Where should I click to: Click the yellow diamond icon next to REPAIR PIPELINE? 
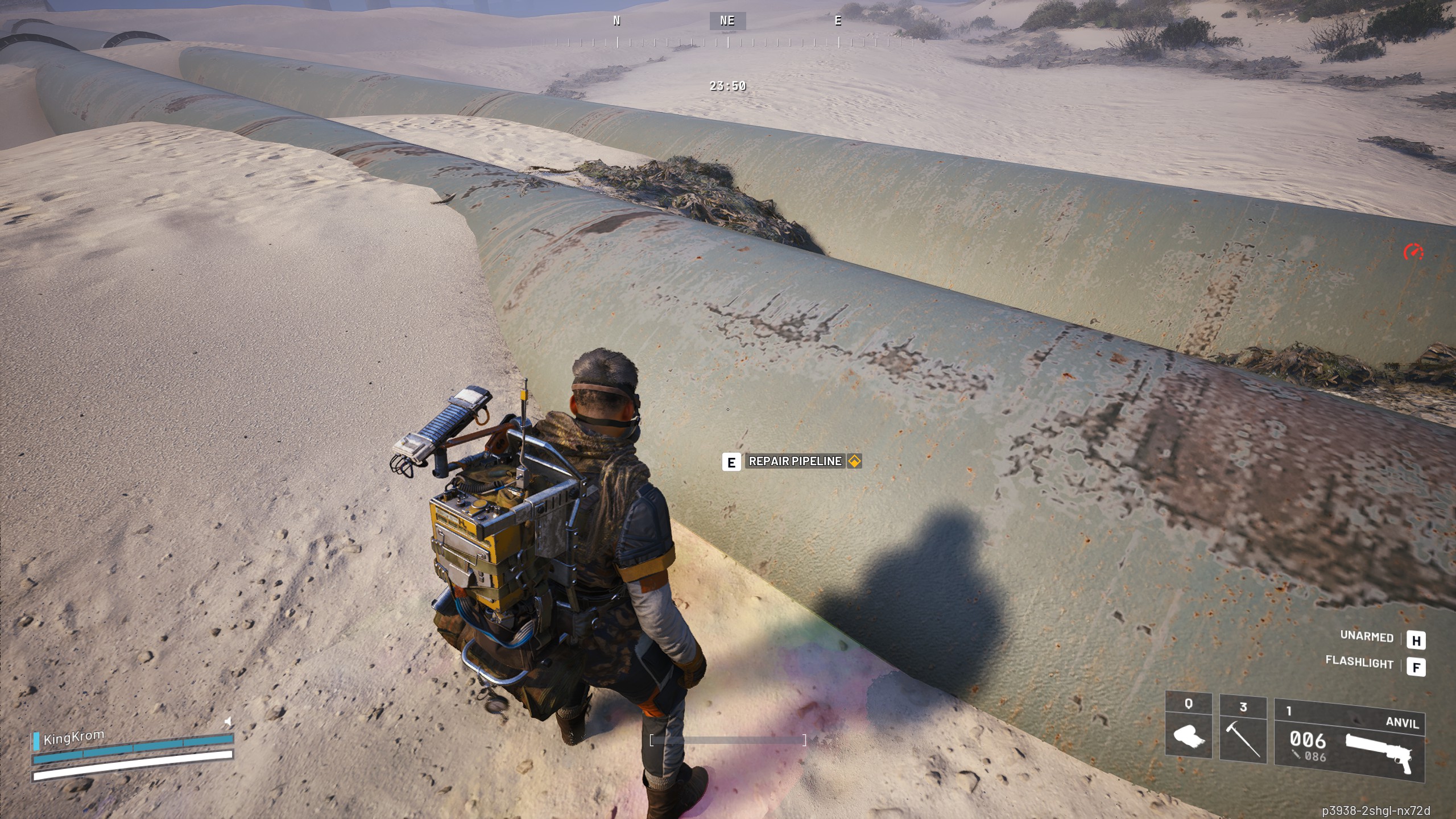pos(854,461)
